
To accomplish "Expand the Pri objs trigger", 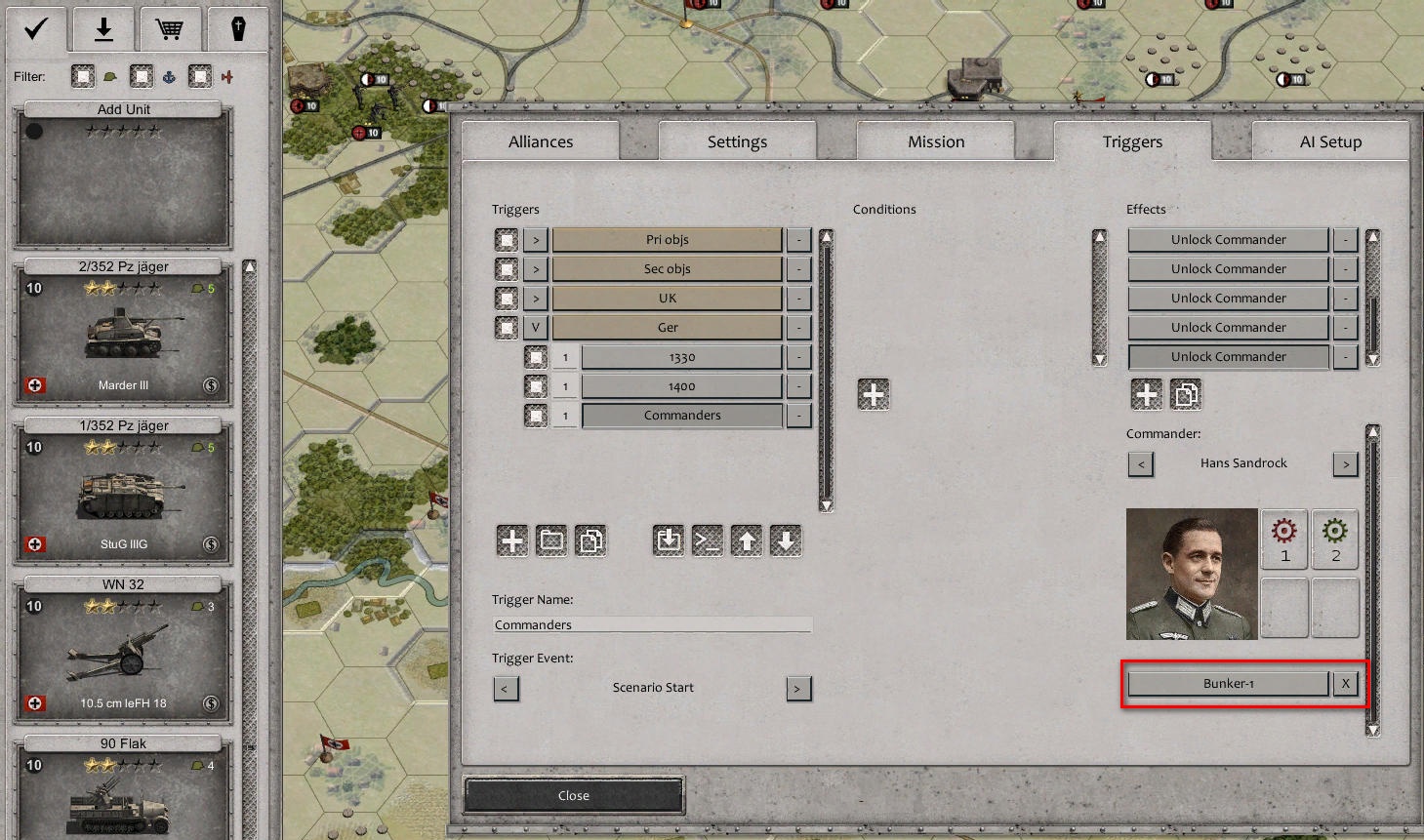I will coord(534,239).
